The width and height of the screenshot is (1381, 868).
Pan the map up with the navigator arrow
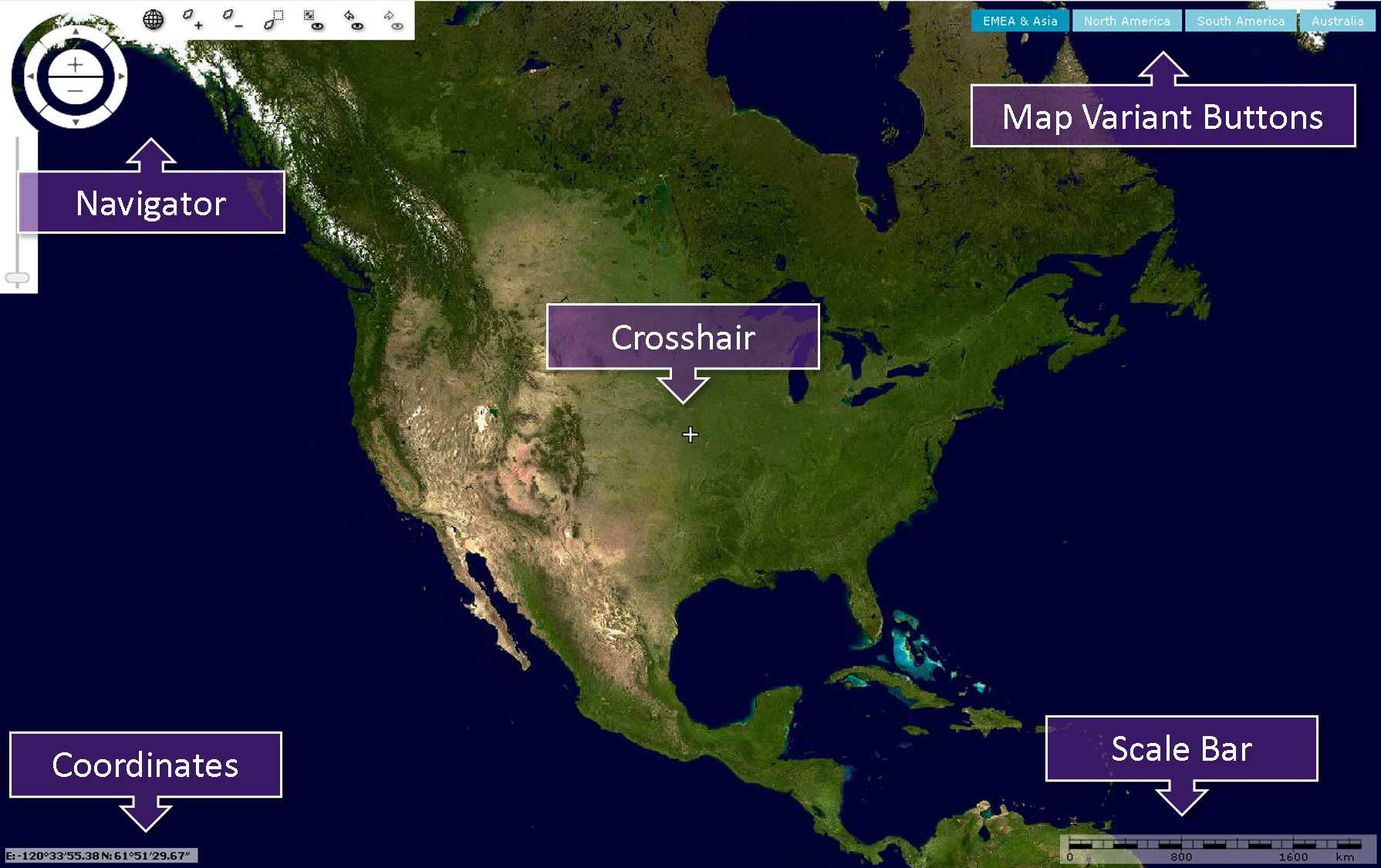(x=76, y=32)
